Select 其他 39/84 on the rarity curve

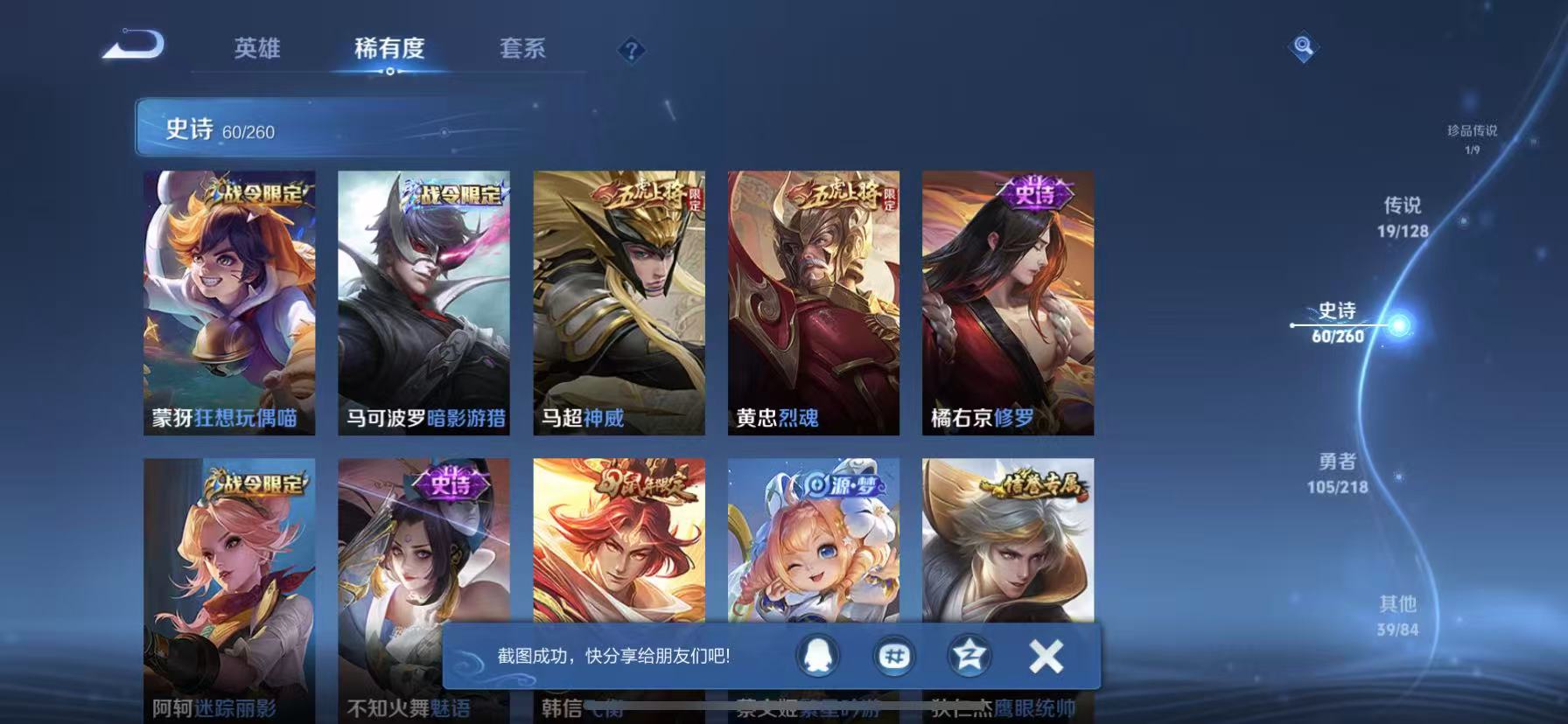pos(1400,612)
